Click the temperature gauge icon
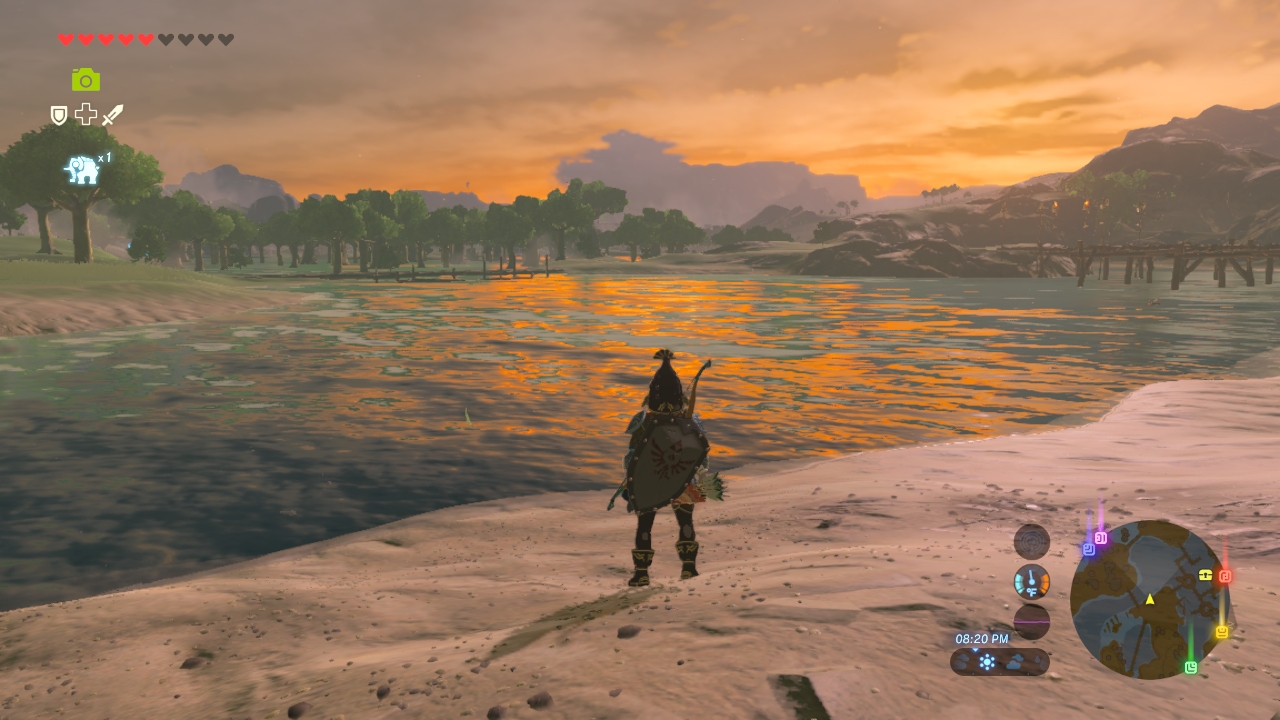Screen dimensions: 1280x720 (x=1031, y=582)
